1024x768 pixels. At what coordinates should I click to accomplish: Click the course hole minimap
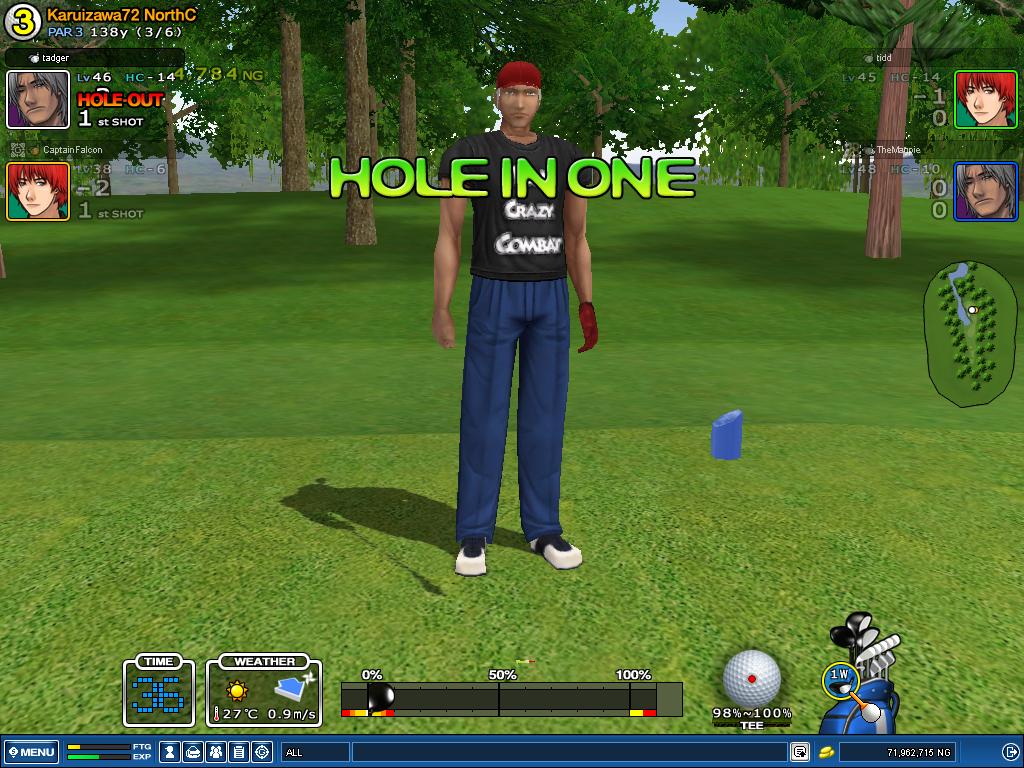tap(965, 334)
